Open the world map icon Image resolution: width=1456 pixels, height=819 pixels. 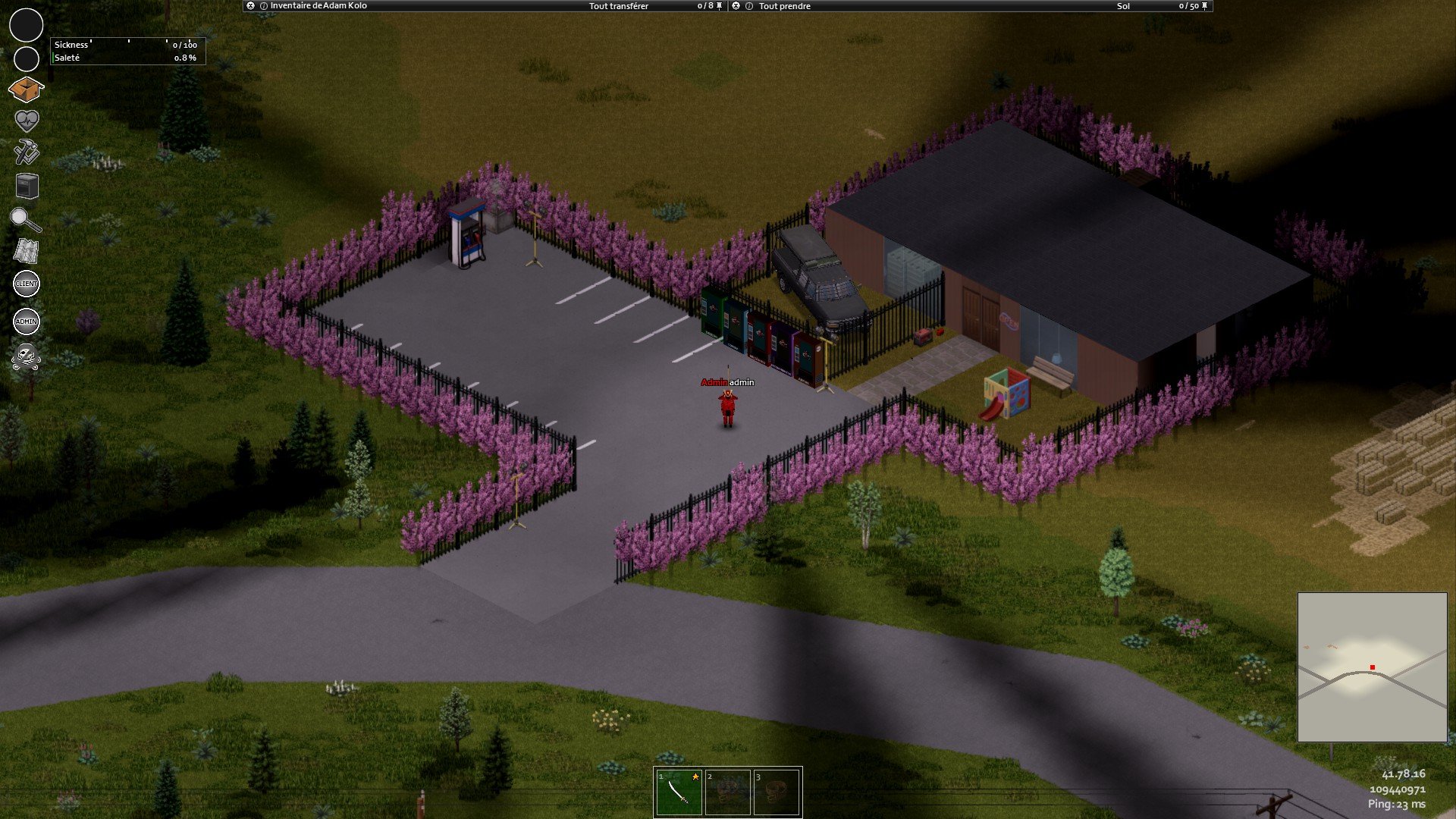click(x=27, y=251)
